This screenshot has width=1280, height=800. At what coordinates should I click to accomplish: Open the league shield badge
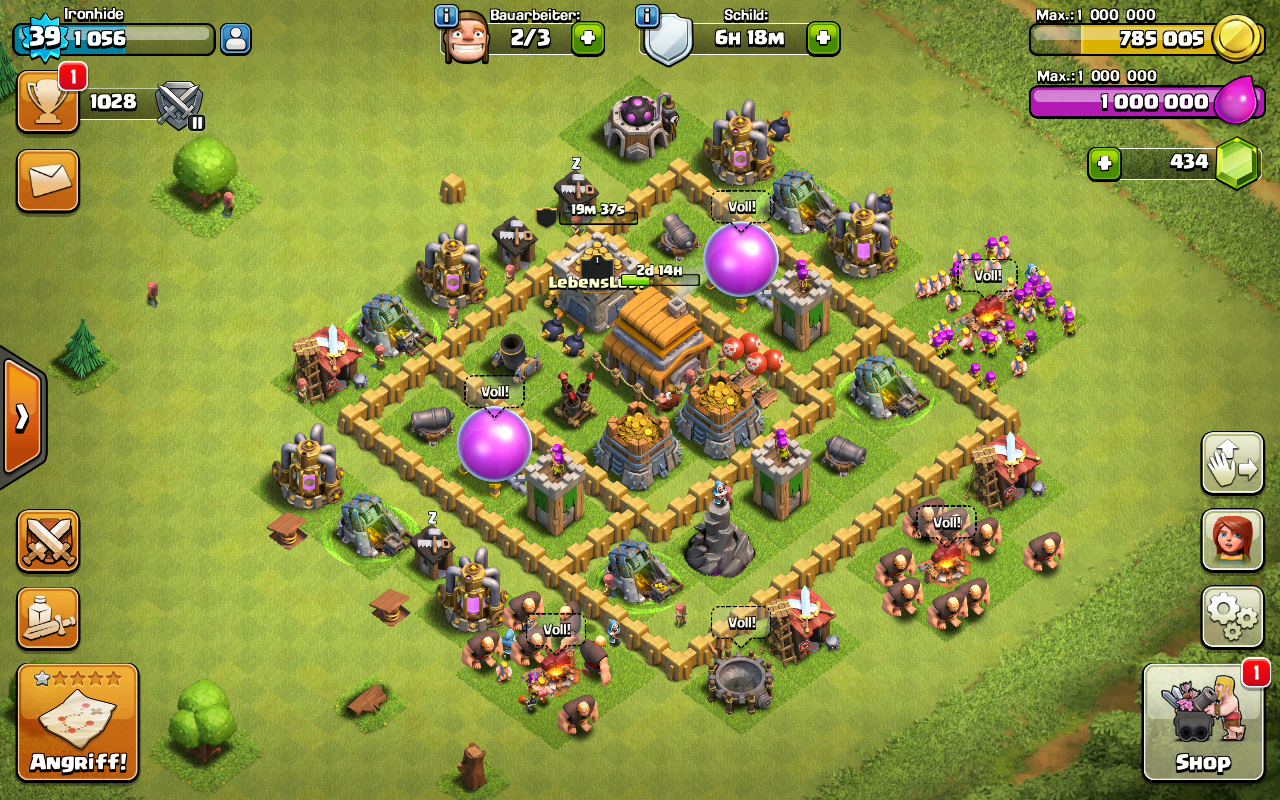tap(180, 104)
